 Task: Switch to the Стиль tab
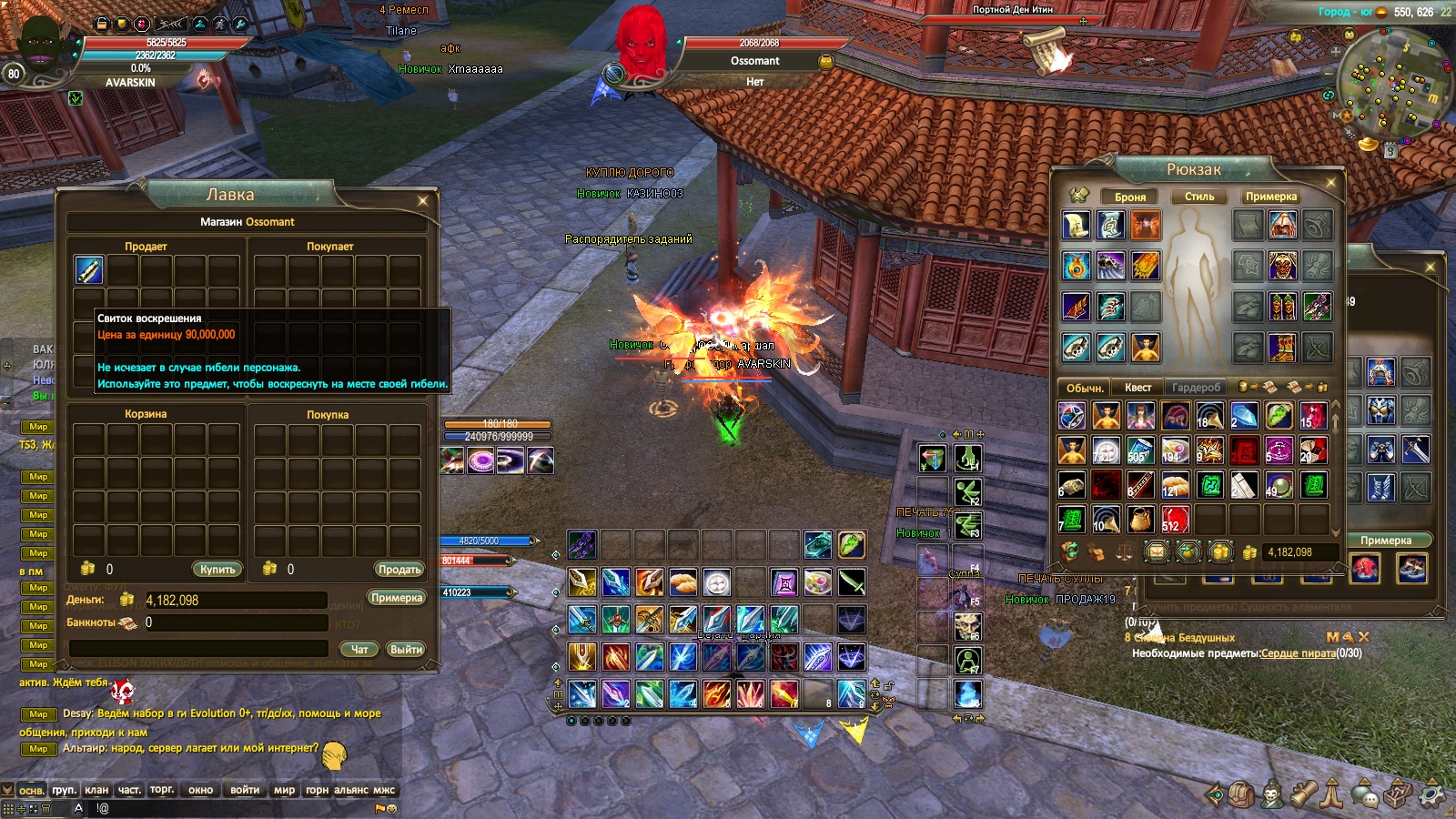click(1199, 197)
